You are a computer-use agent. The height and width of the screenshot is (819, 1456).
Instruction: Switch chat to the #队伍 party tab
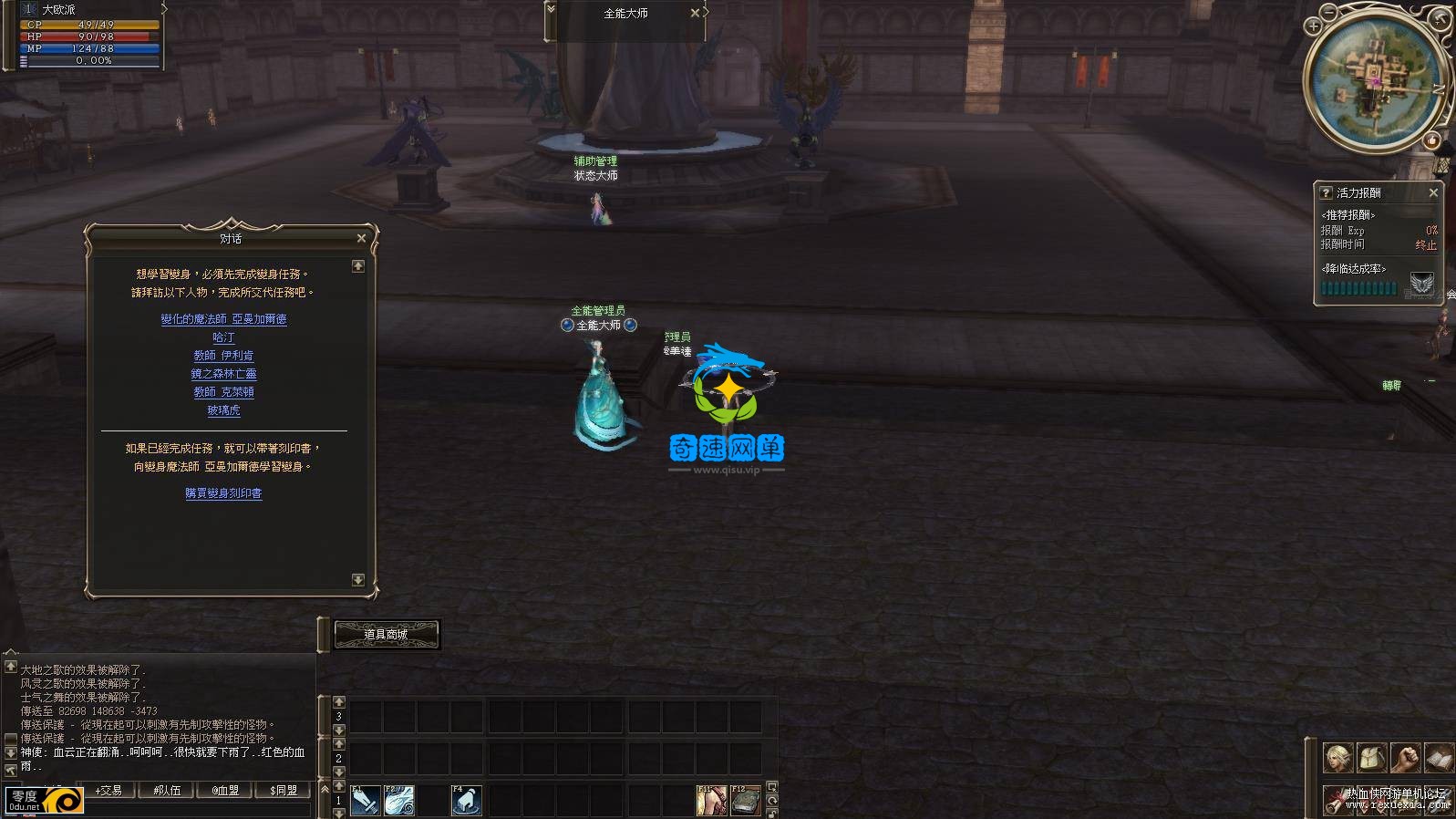(167, 791)
